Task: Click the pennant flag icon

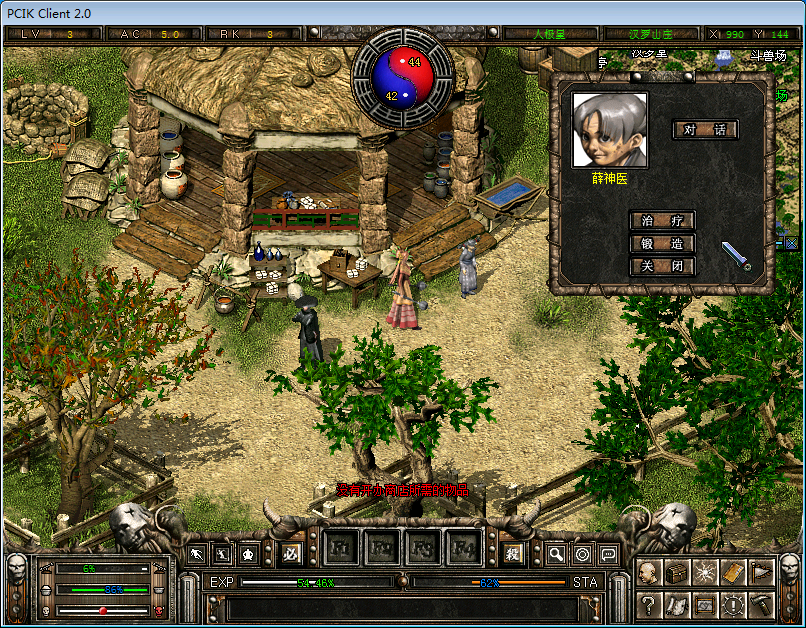Action: tap(761, 573)
